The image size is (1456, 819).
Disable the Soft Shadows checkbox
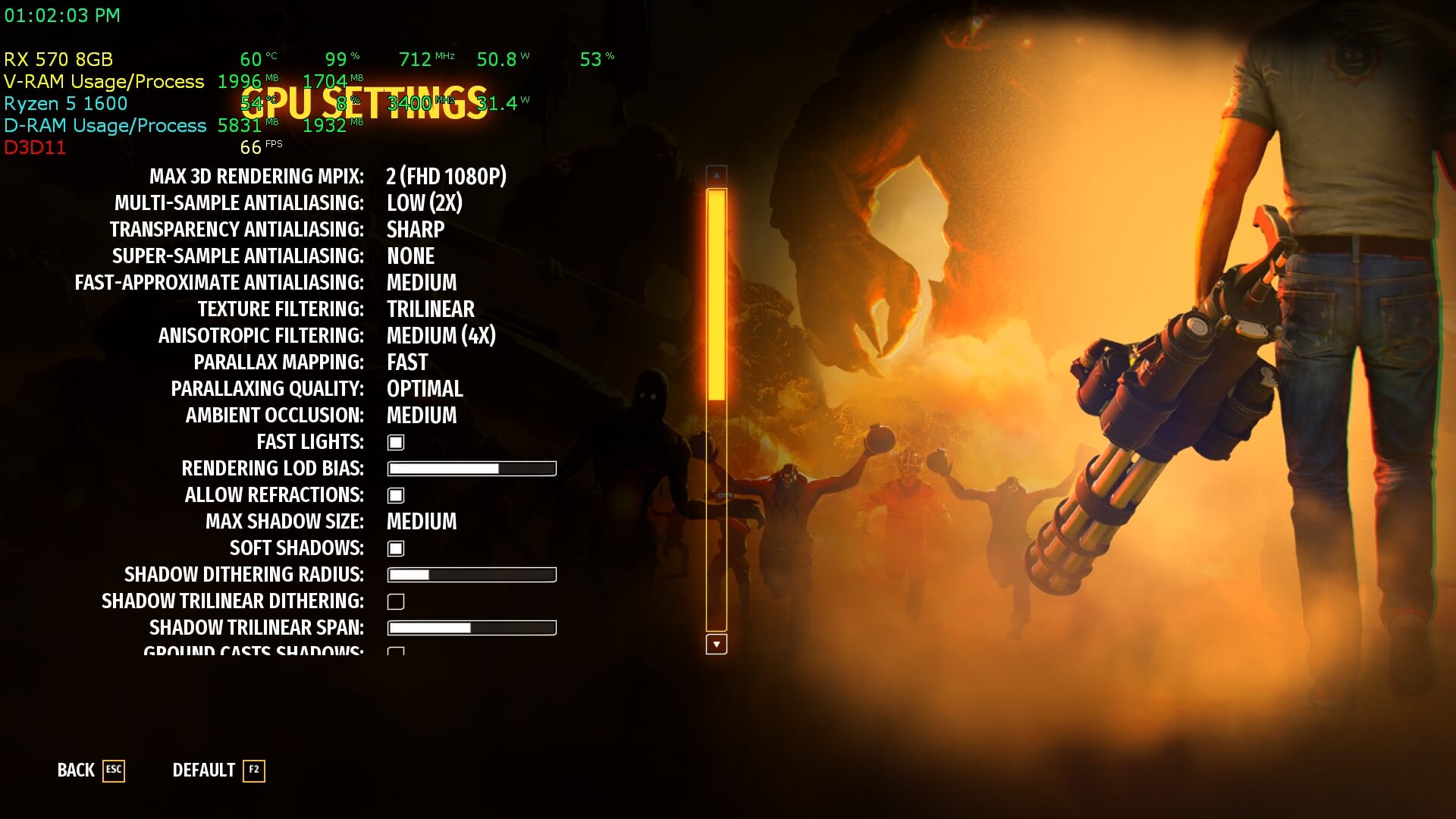(x=396, y=548)
